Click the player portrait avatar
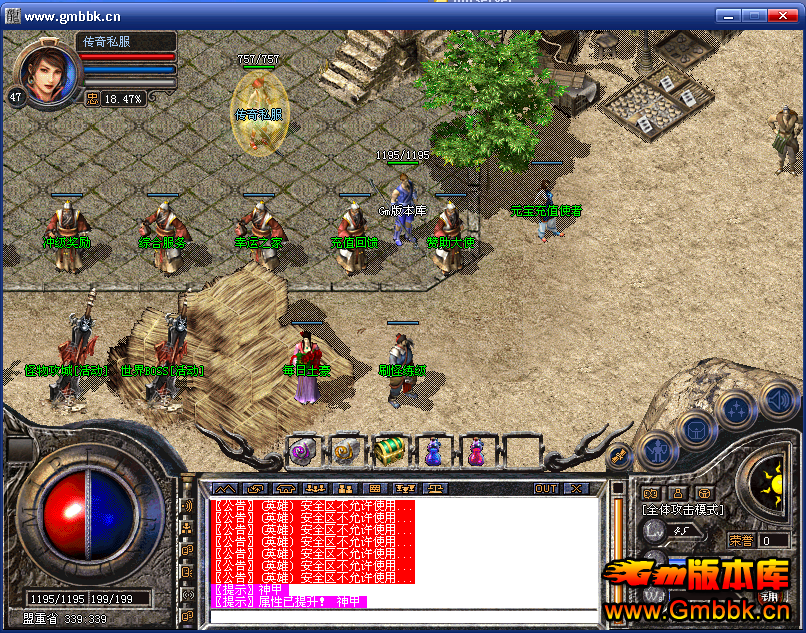Image resolution: width=806 pixels, height=633 pixels. [x=46, y=70]
